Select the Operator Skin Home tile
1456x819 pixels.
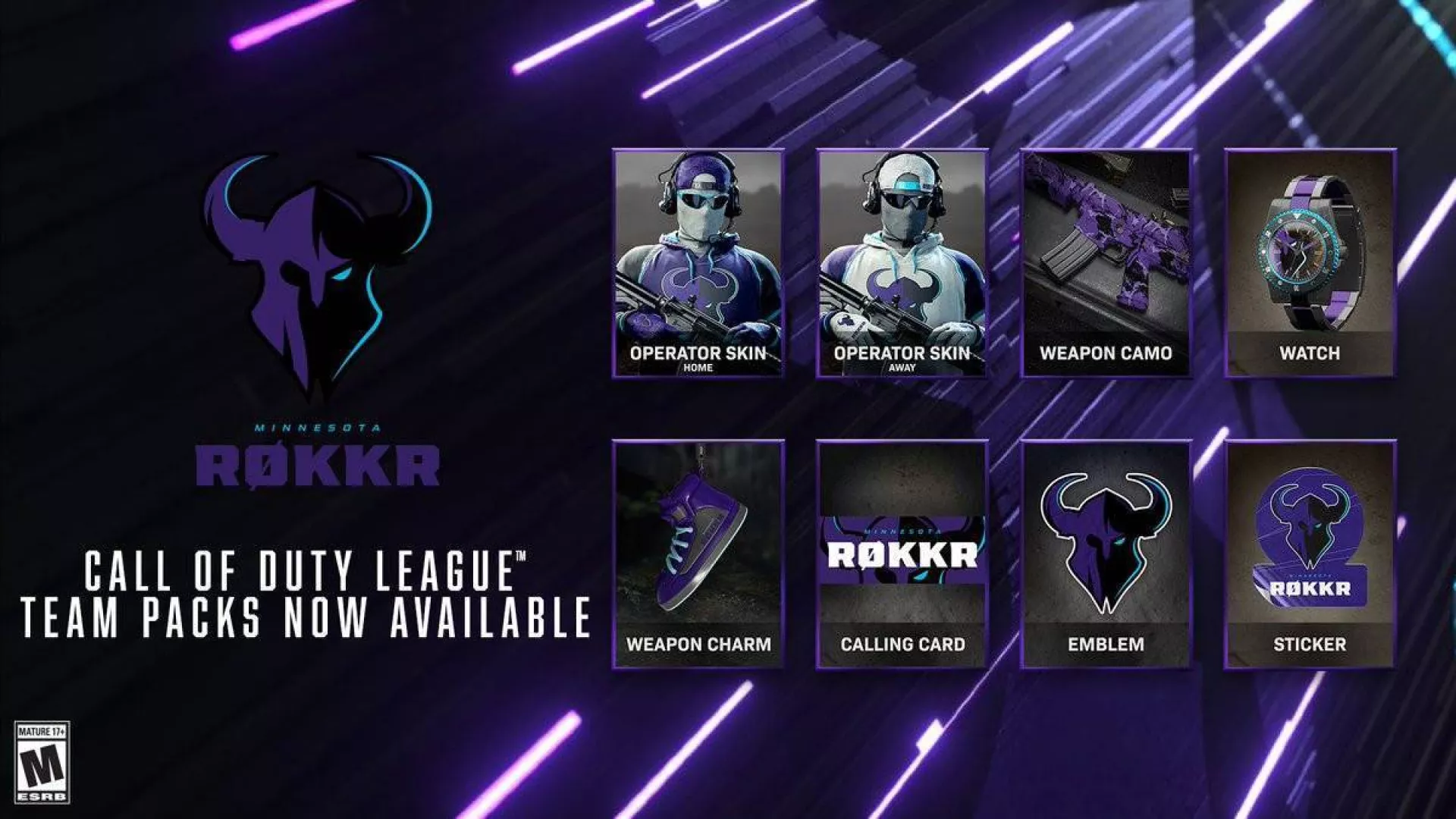tap(698, 263)
